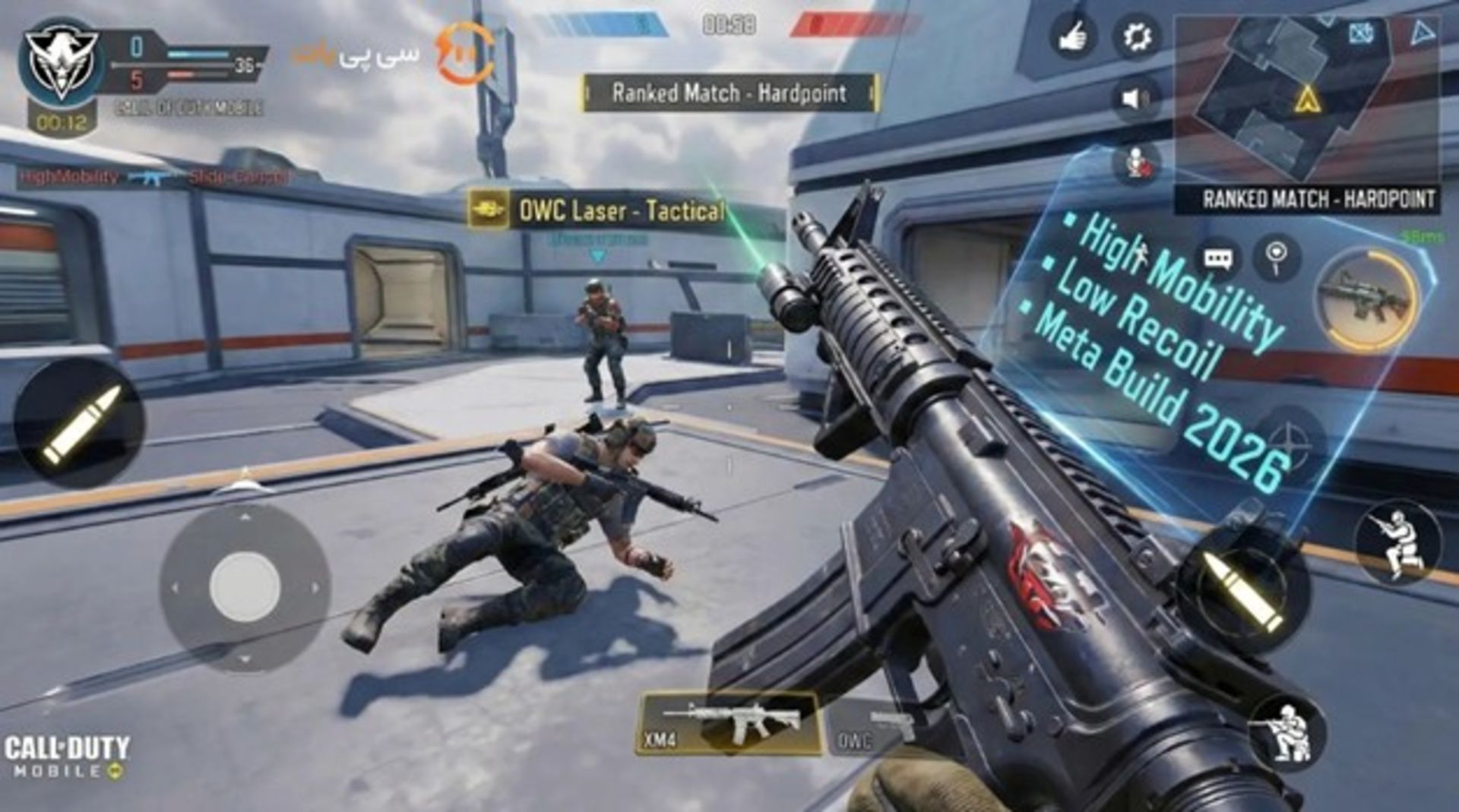The height and width of the screenshot is (812, 1459).
Task: Open the settings gear menu
Action: tap(1137, 37)
